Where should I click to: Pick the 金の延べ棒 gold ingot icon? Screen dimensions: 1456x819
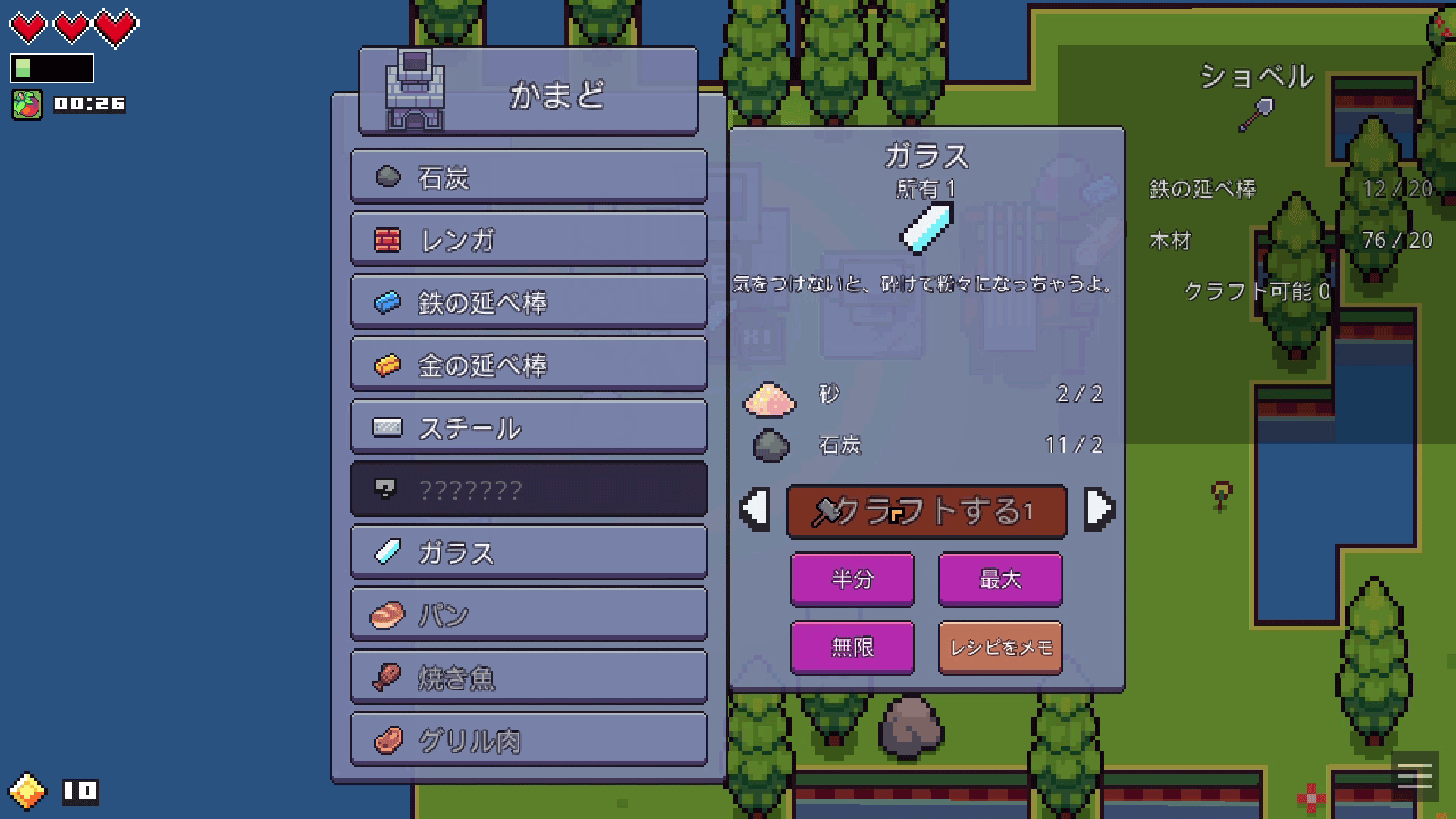(389, 364)
